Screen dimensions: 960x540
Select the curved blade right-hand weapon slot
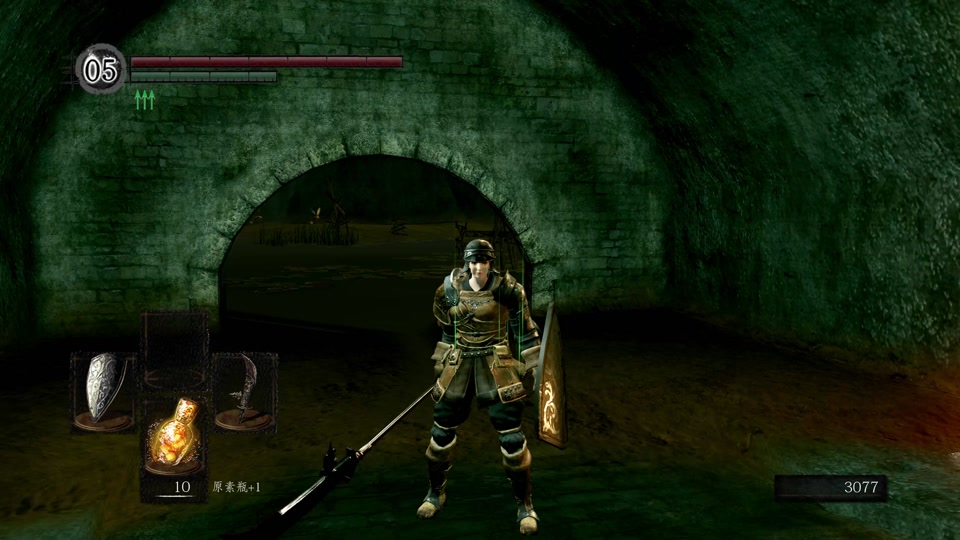coord(244,391)
